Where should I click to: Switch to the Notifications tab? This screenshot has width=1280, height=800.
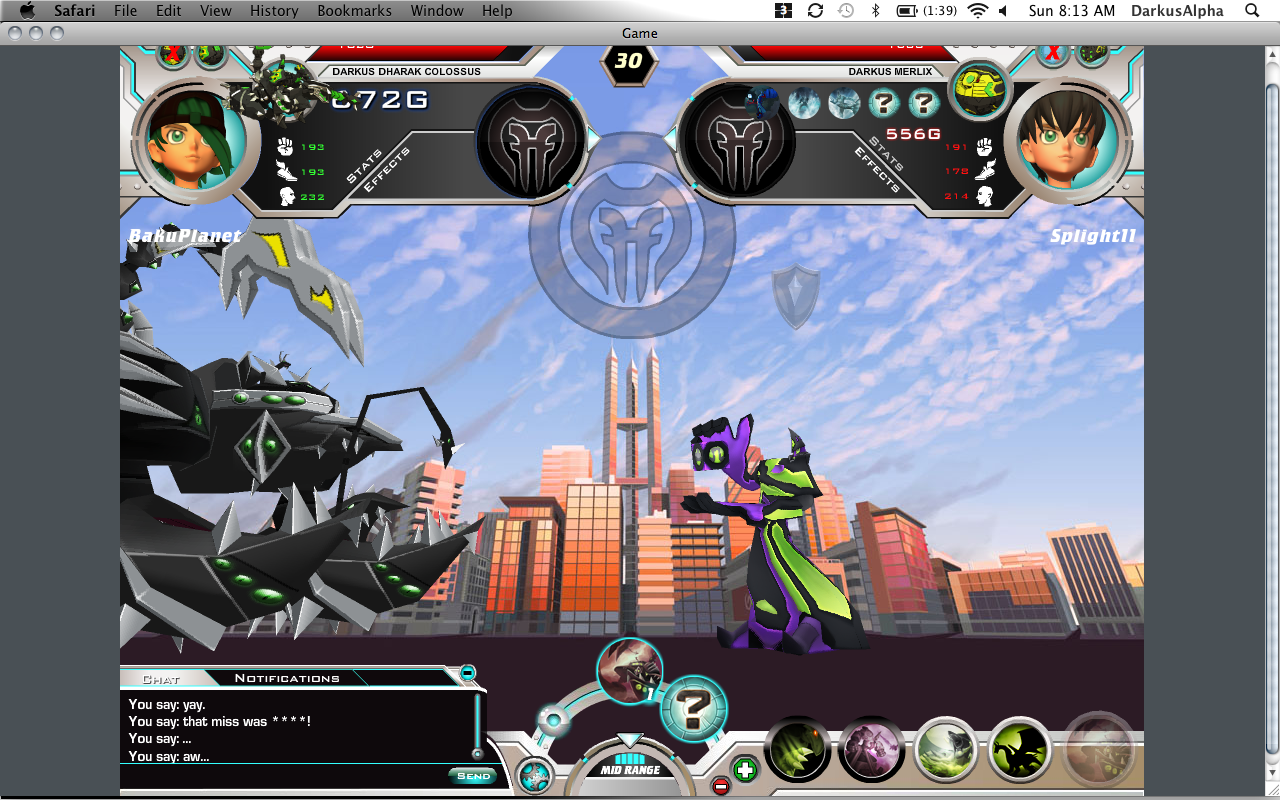(287, 678)
